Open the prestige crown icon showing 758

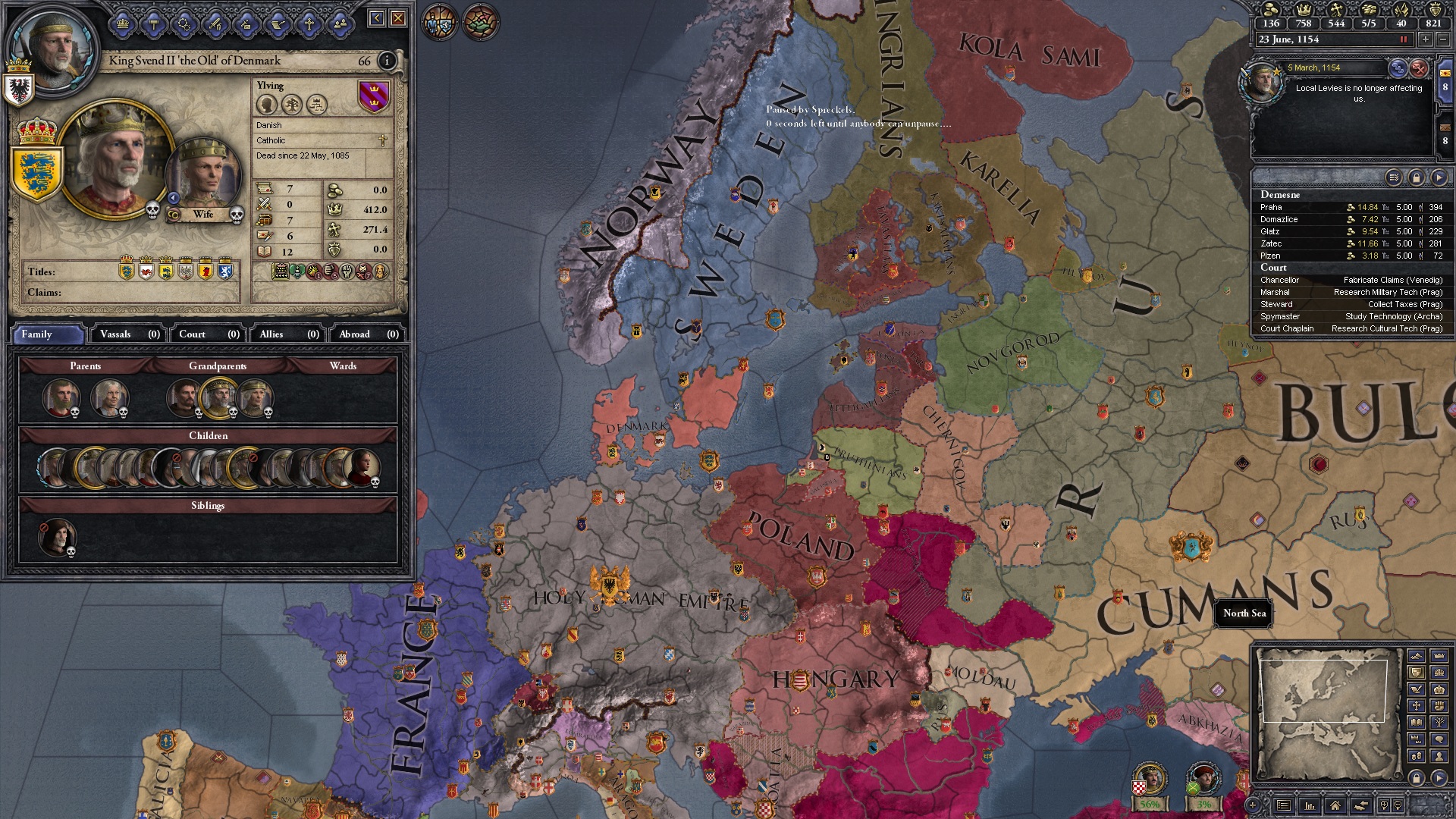click(1306, 11)
